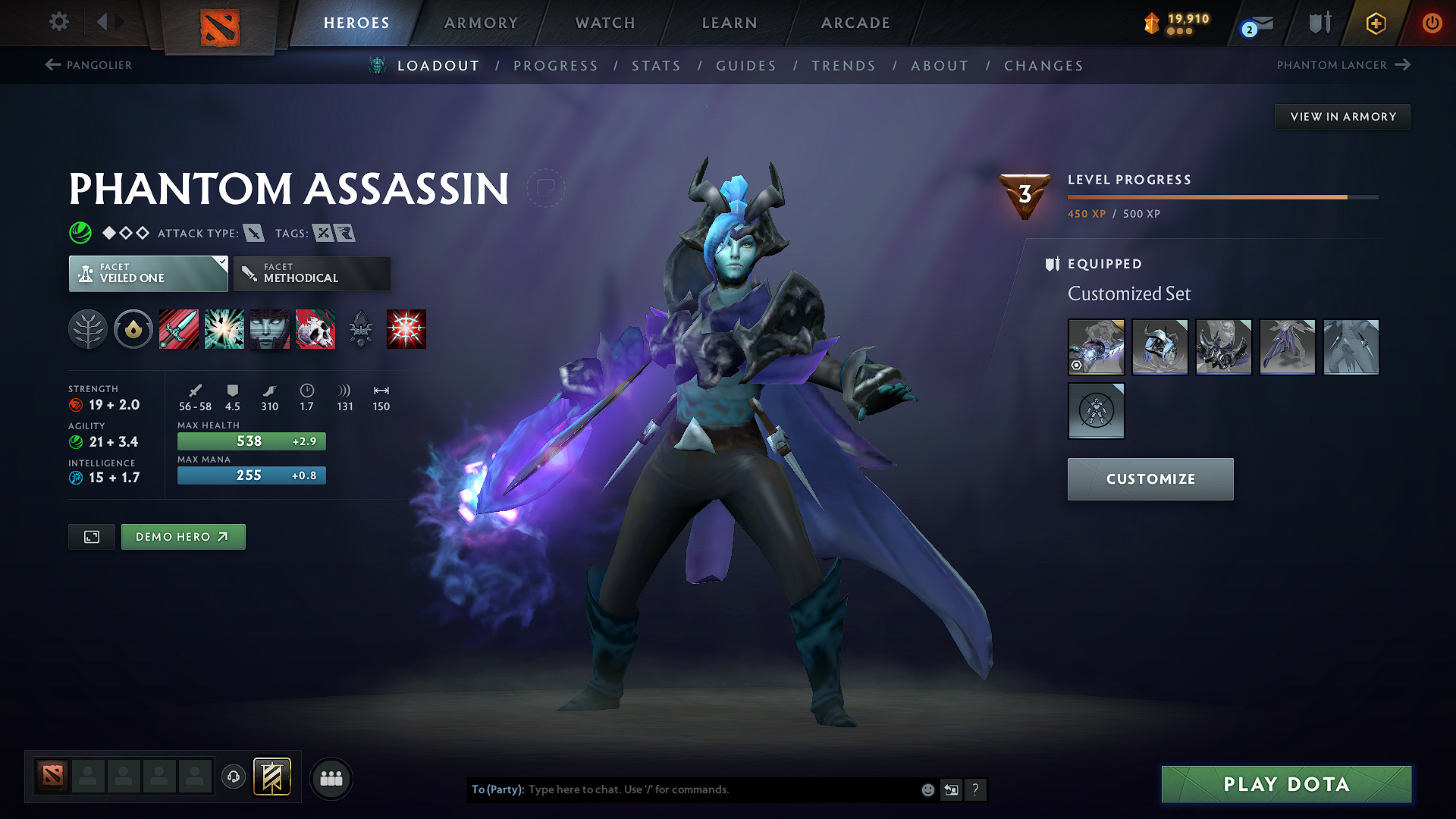Select the Methodical facet

[x=312, y=273]
